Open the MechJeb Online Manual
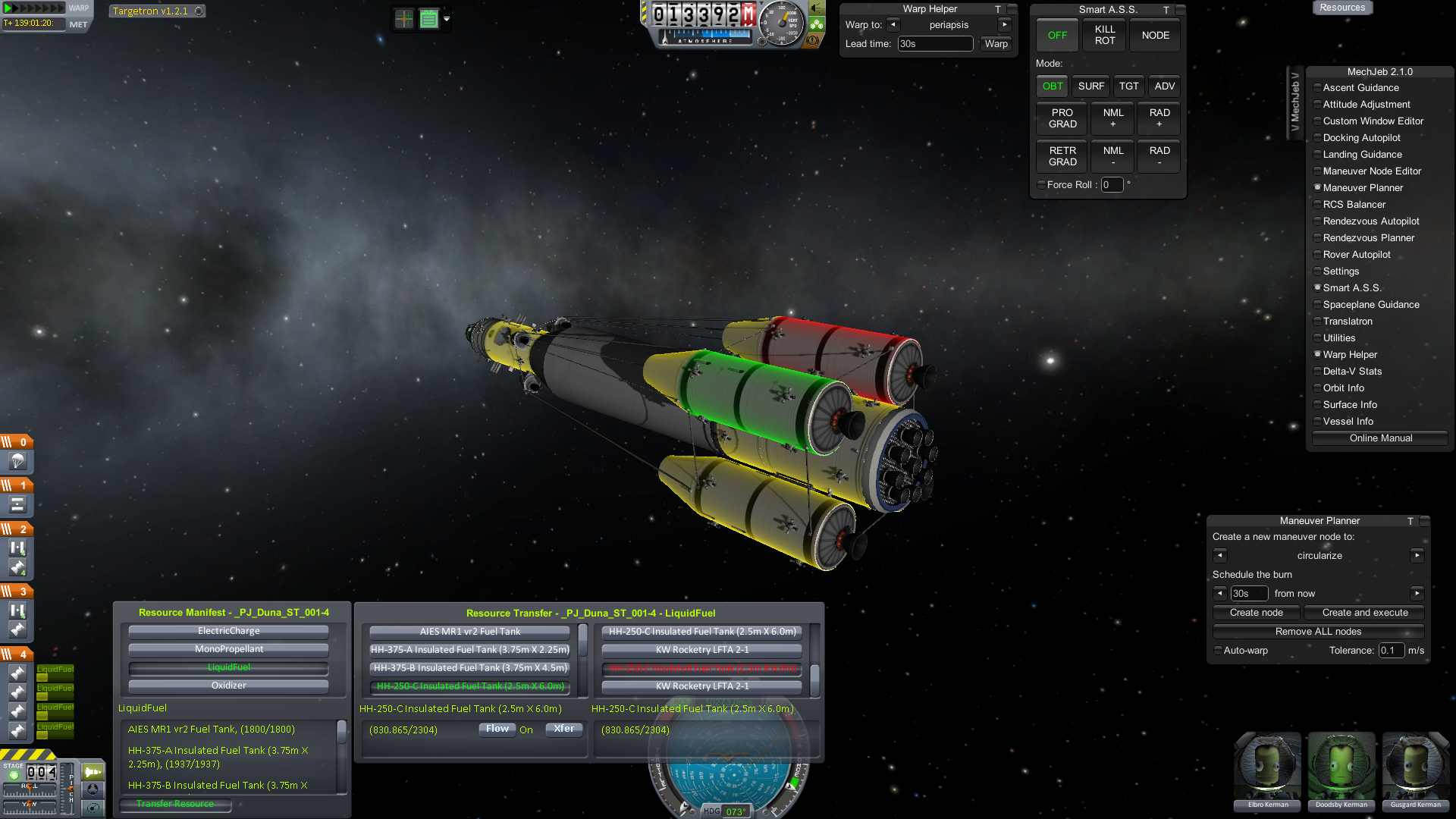 [x=1380, y=438]
